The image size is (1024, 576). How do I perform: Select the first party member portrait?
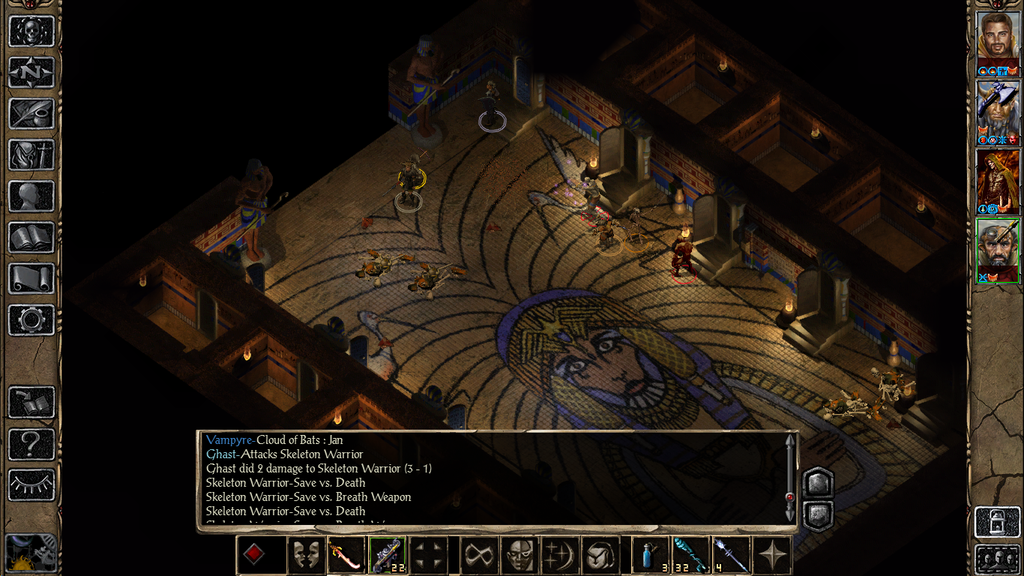(x=997, y=38)
